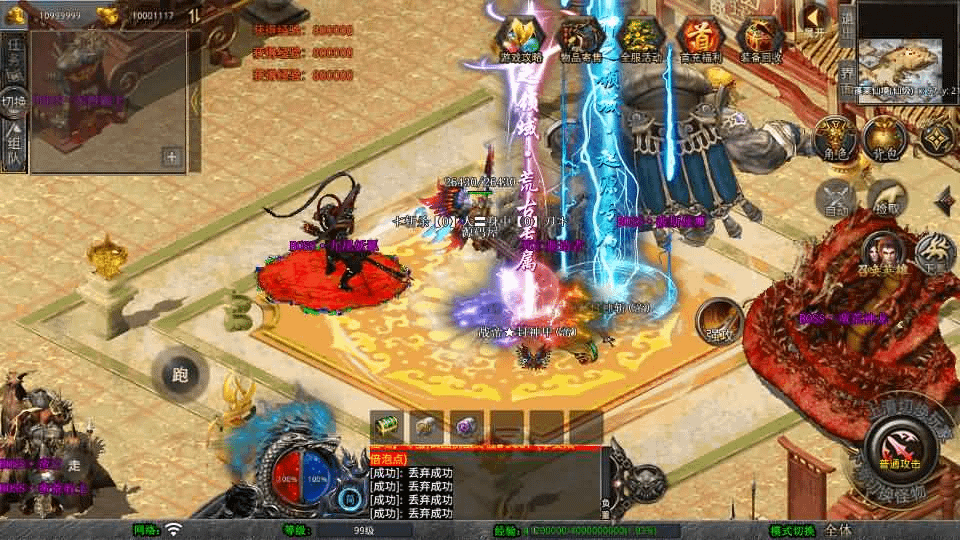Open the 背包 backpack inventory

click(x=883, y=139)
